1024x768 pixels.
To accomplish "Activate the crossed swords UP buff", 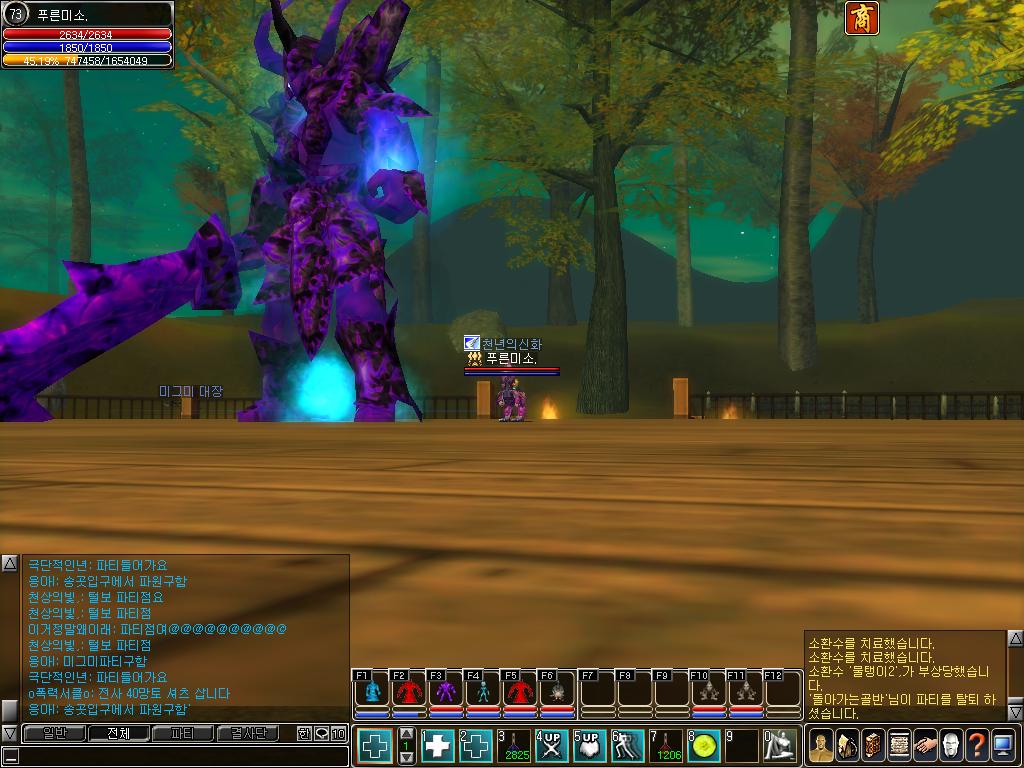I will pyautogui.click(x=552, y=746).
